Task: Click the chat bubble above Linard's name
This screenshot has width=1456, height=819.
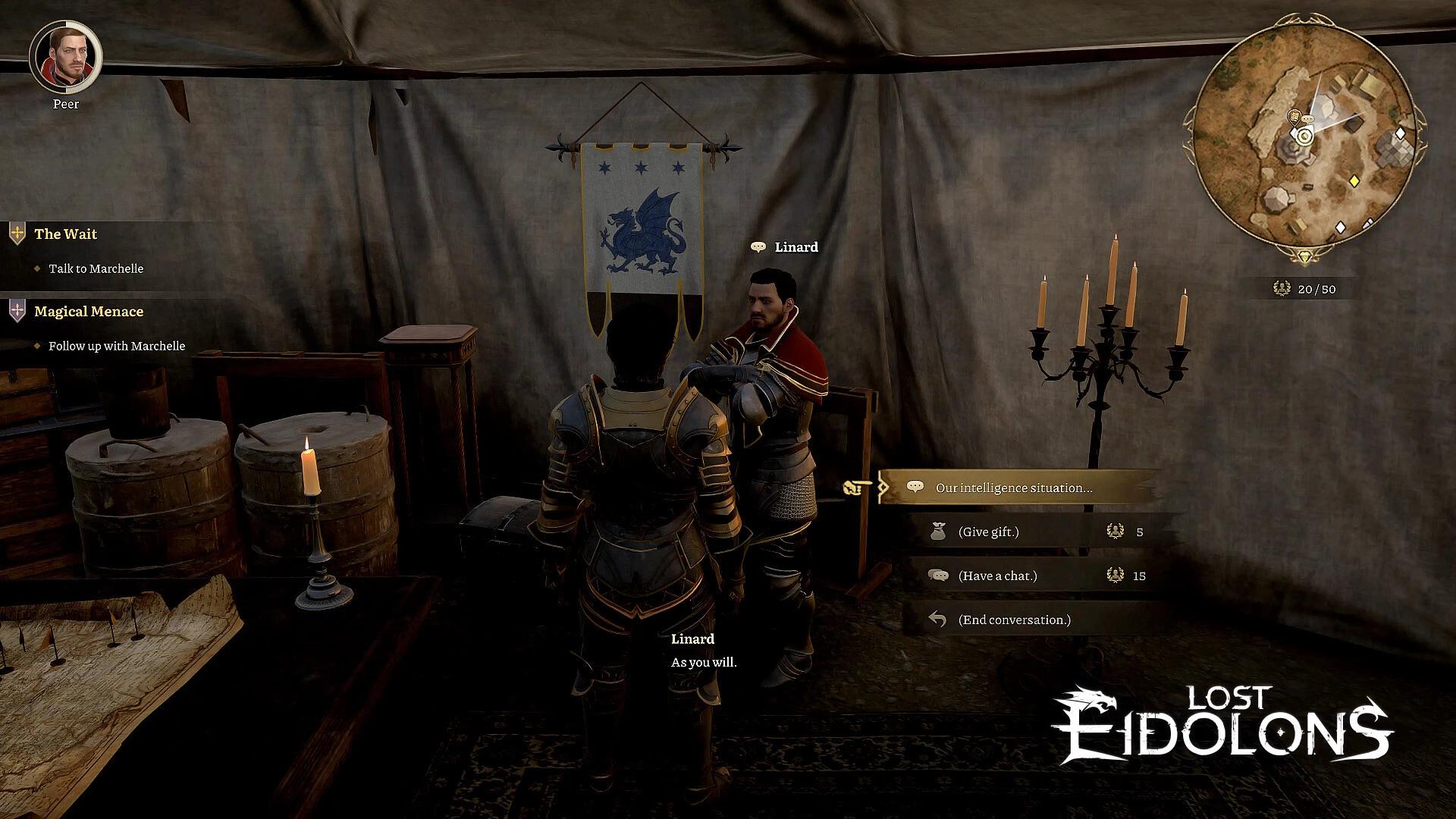Action: pyautogui.click(x=757, y=246)
